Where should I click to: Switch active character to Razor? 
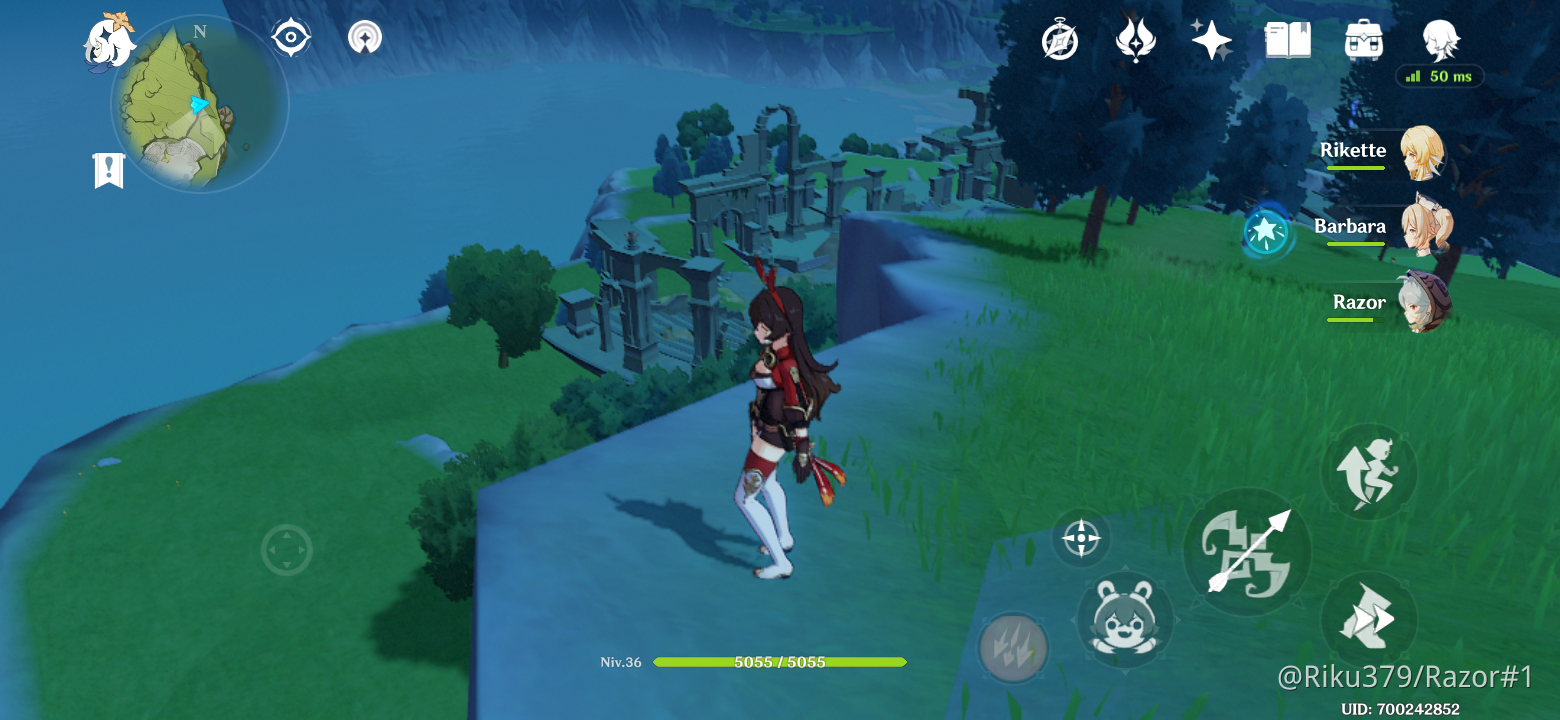point(1425,303)
